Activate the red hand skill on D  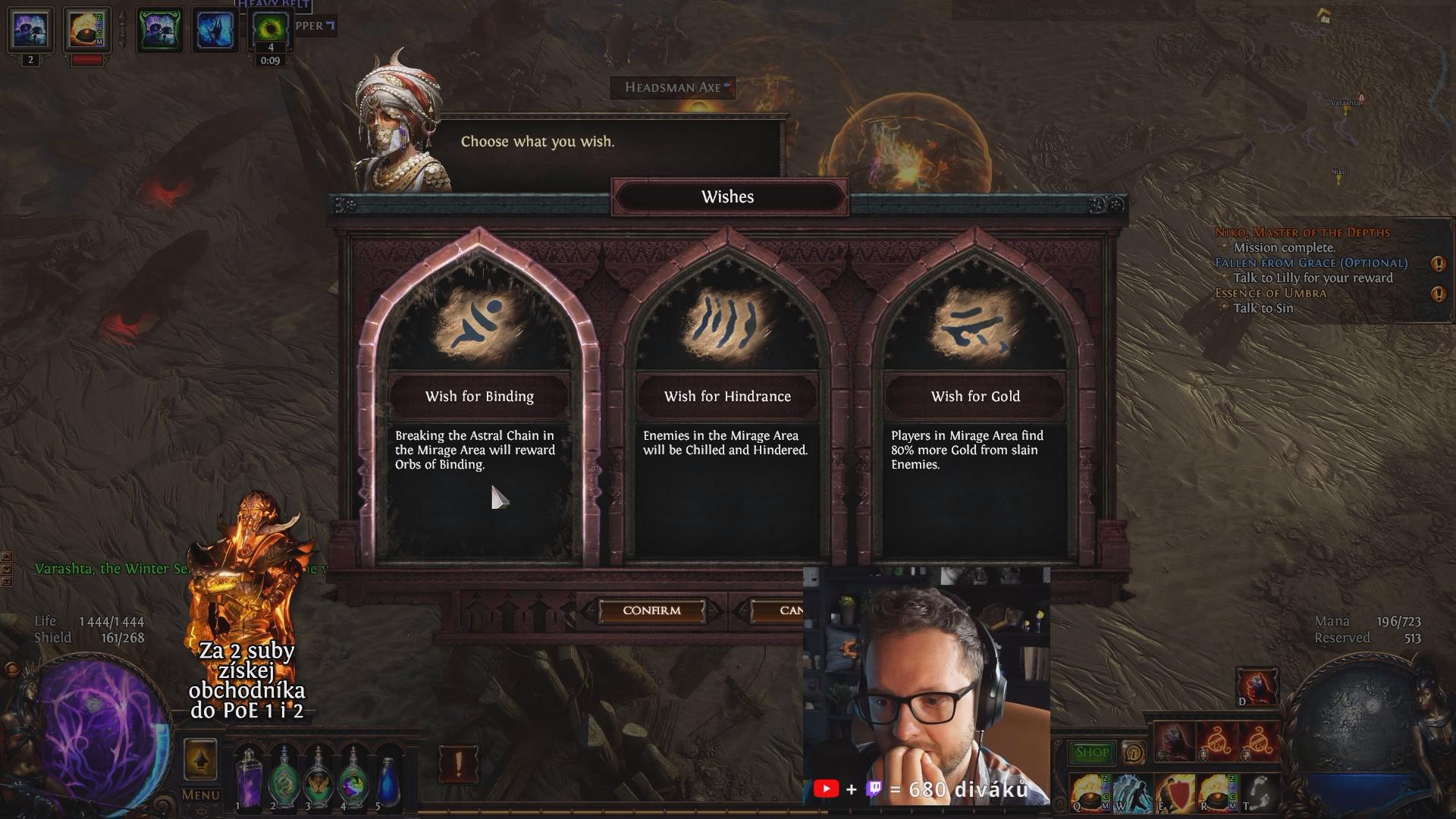[x=1257, y=688]
